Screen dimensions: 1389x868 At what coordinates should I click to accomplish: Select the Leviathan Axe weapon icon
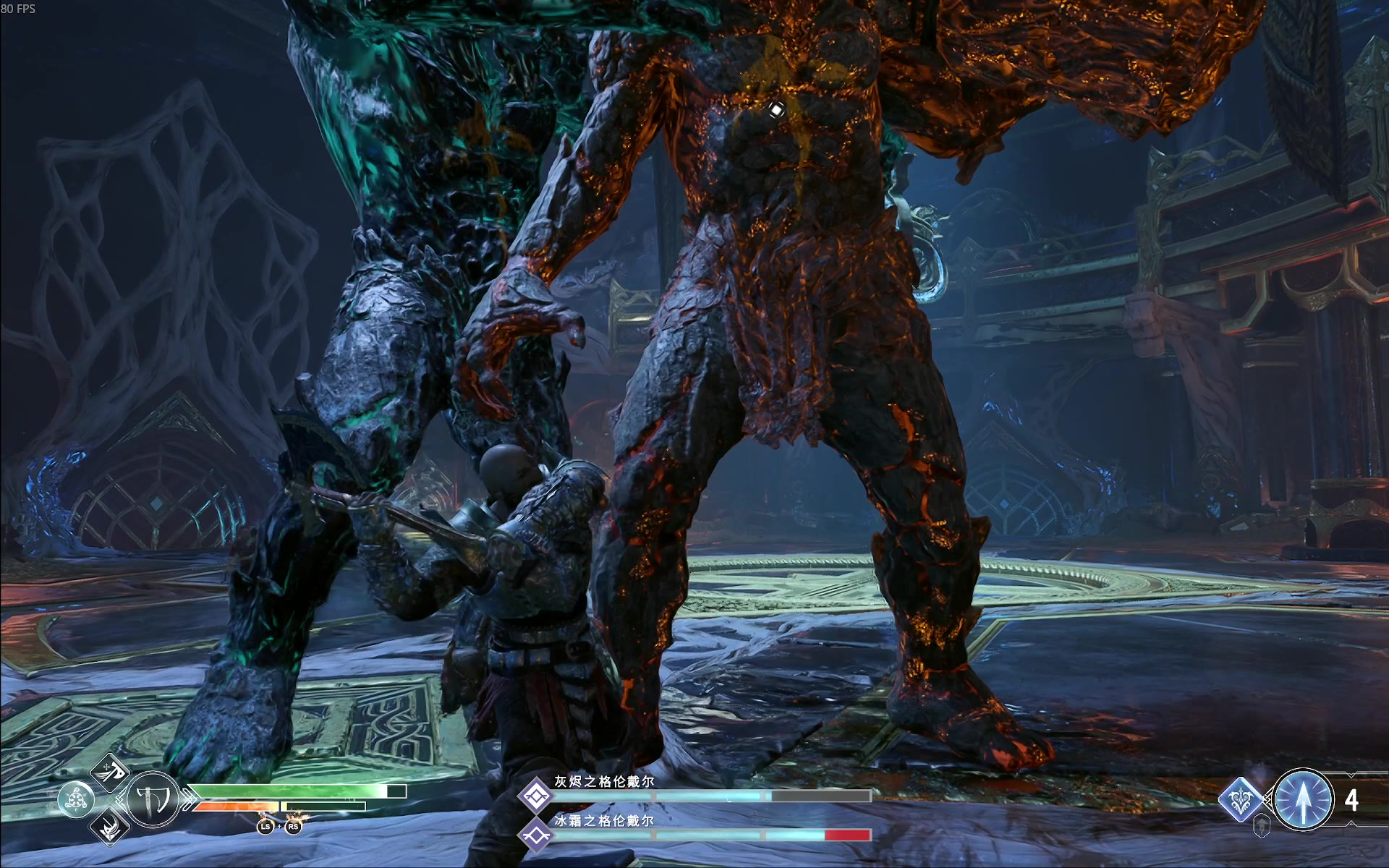click(x=154, y=800)
